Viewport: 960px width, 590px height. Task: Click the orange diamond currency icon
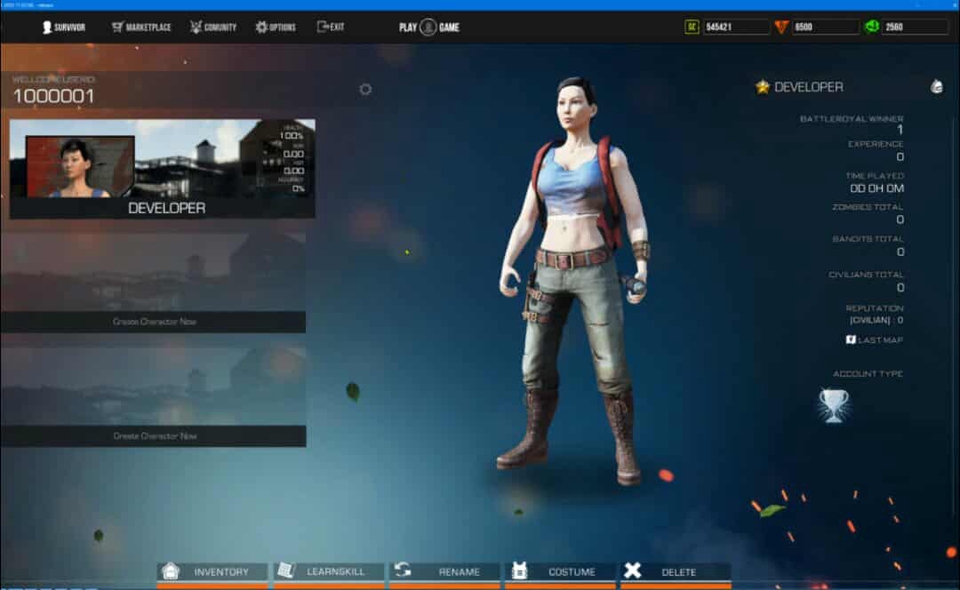pos(781,27)
